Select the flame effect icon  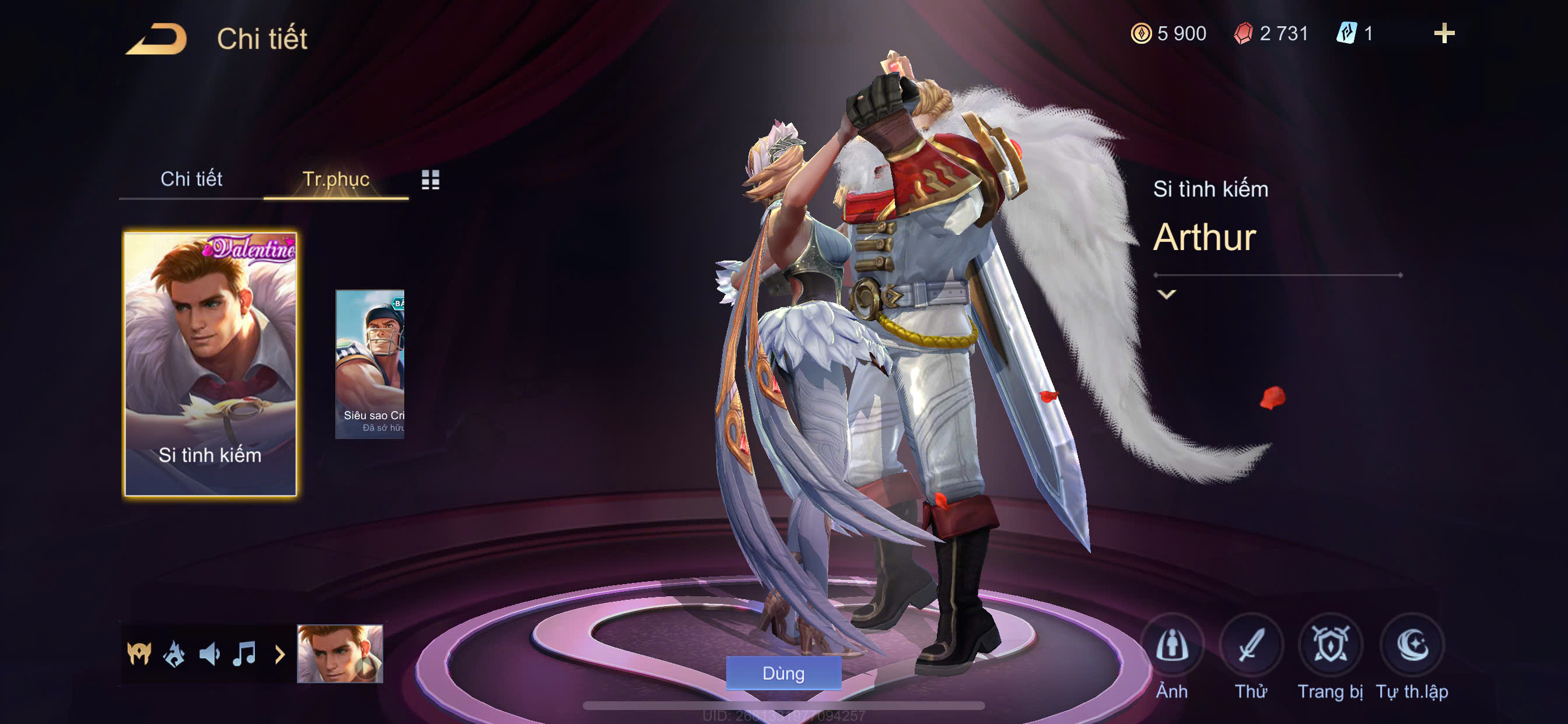point(174,654)
